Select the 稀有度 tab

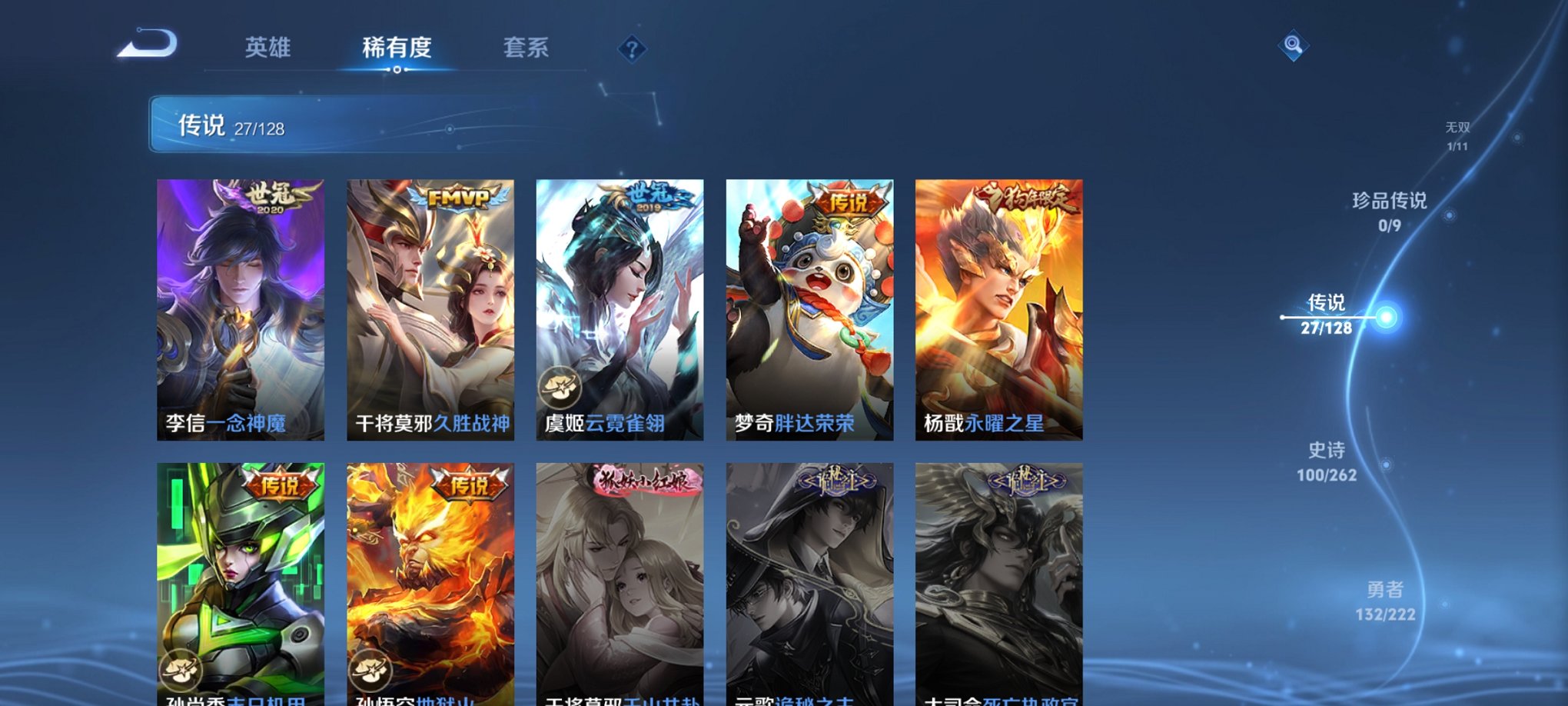397,48
